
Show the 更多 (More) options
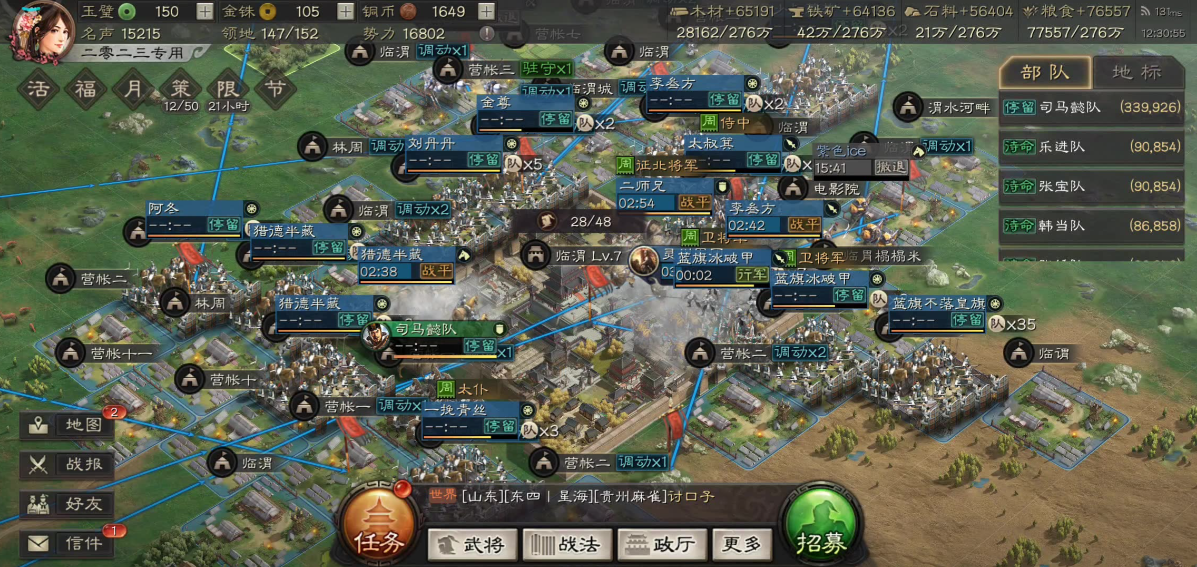pos(741,545)
